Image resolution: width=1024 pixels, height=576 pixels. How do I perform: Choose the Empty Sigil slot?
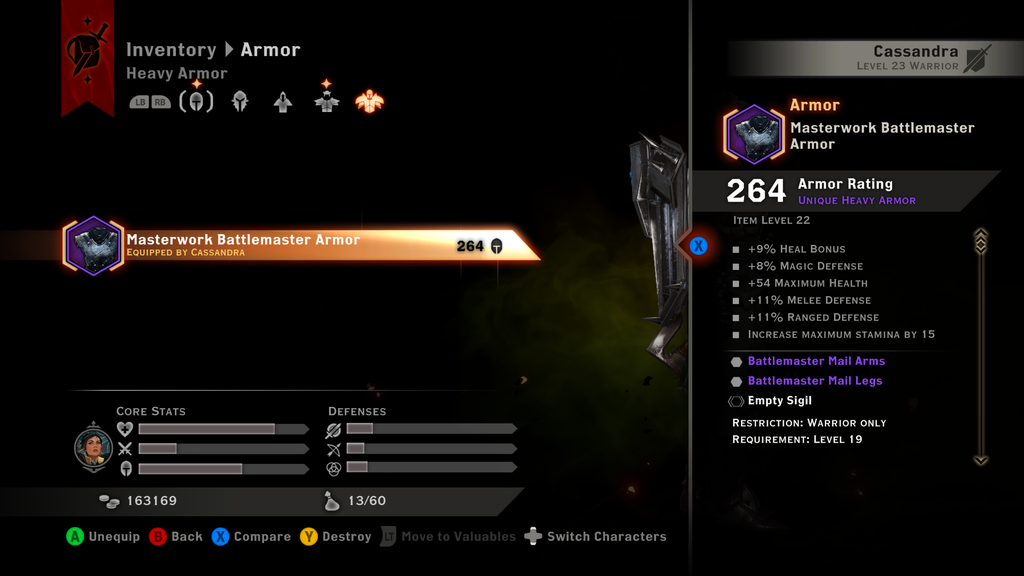click(x=779, y=401)
